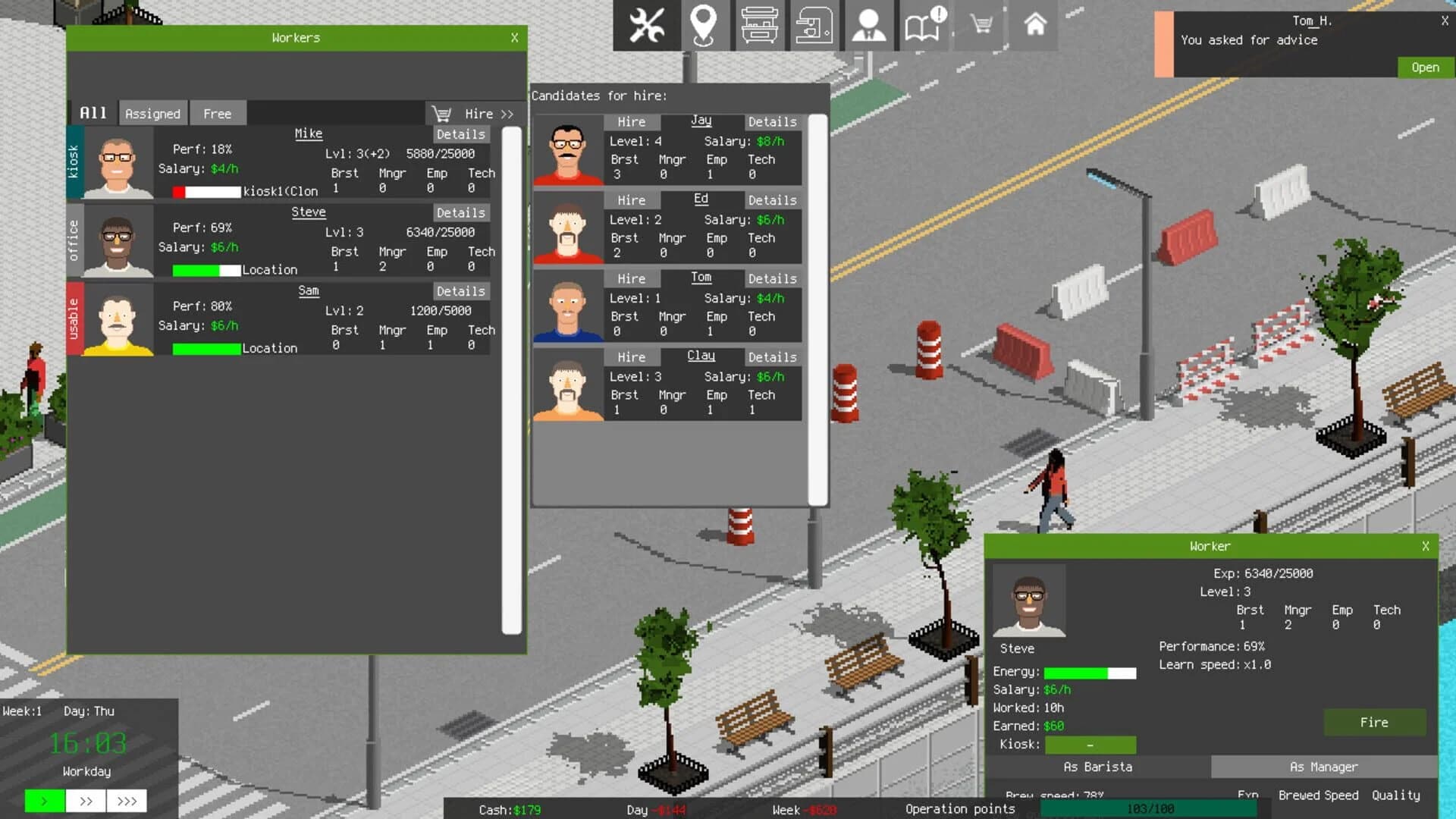Hire candidate Ed

tap(631, 199)
